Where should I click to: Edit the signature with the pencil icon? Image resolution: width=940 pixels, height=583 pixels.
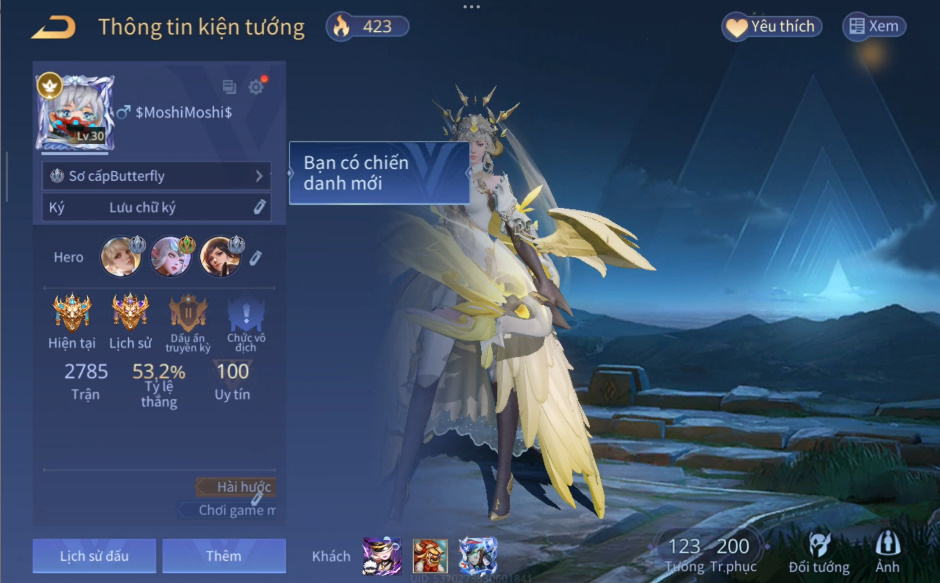coord(259,207)
